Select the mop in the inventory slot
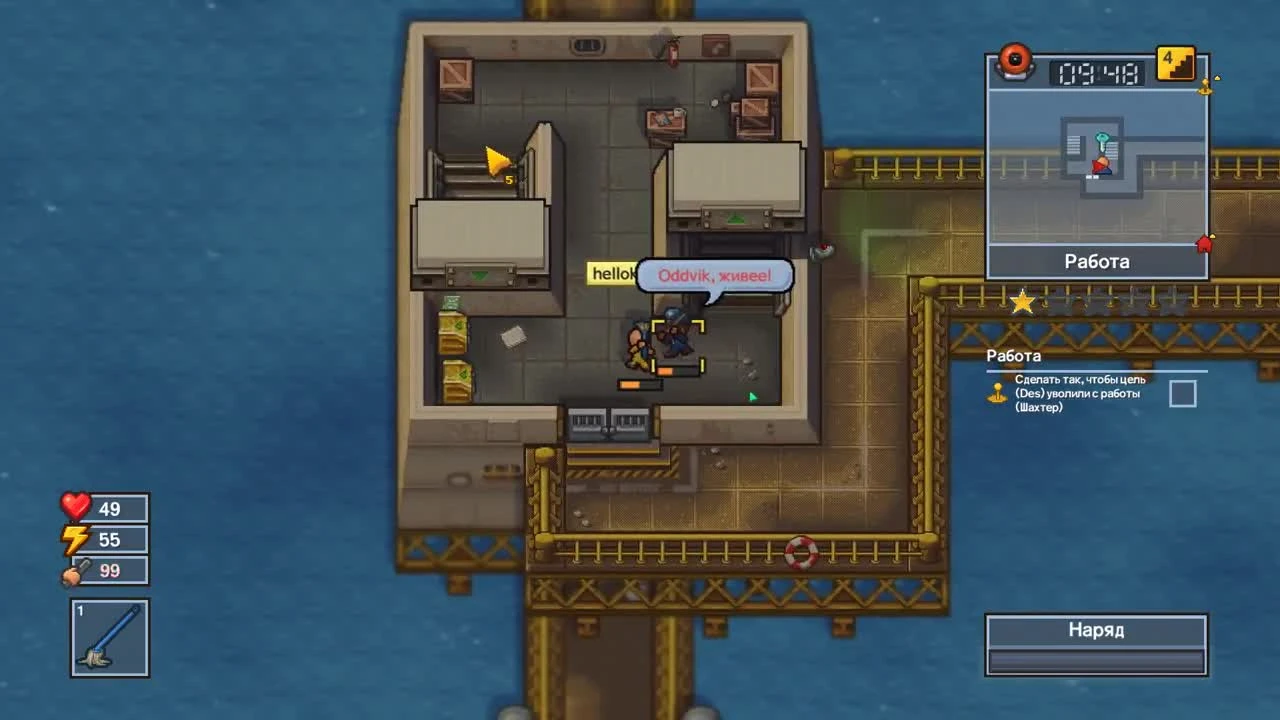 click(109, 640)
